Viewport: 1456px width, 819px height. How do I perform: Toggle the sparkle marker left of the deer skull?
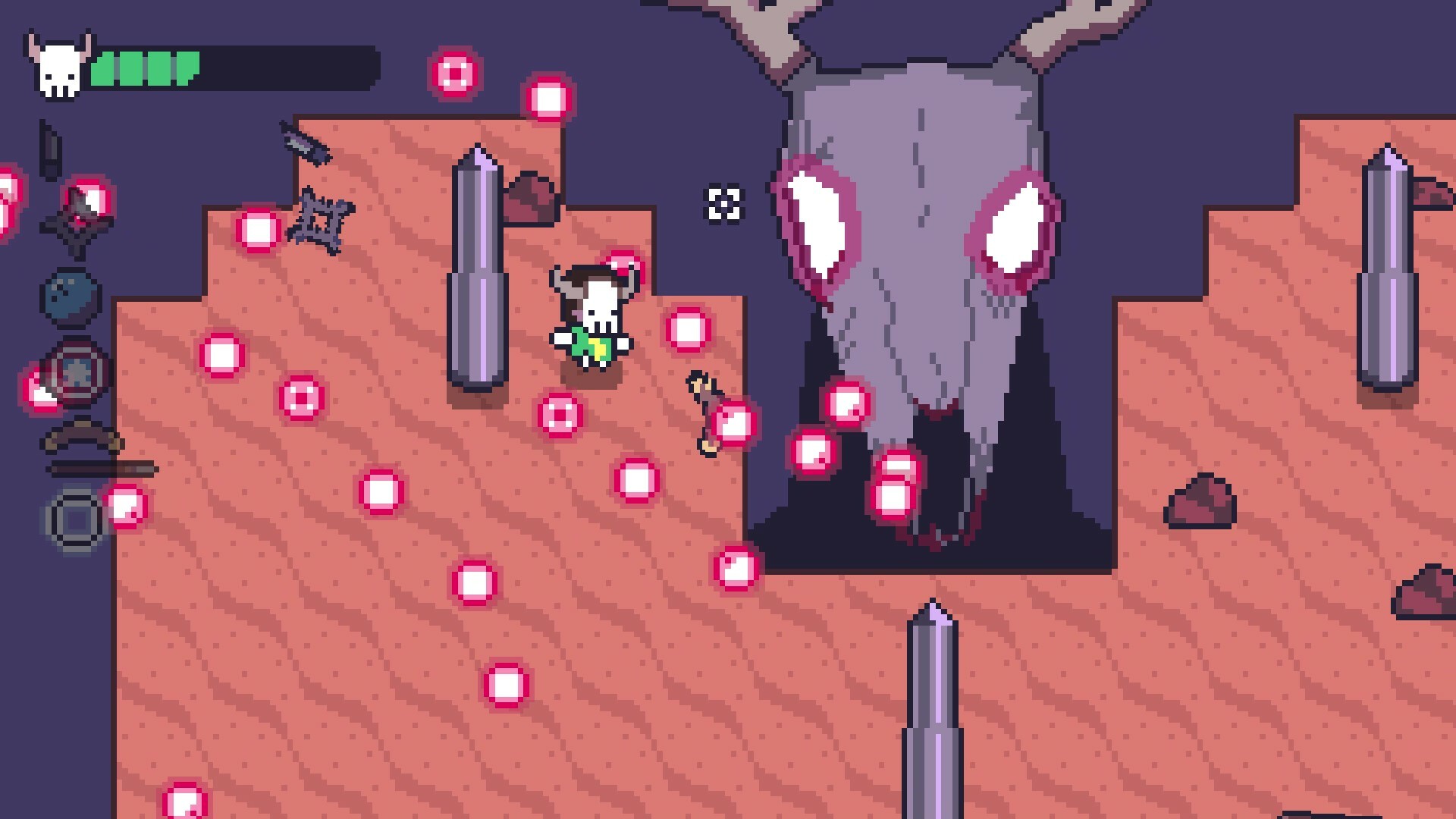click(x=726, y=203)
